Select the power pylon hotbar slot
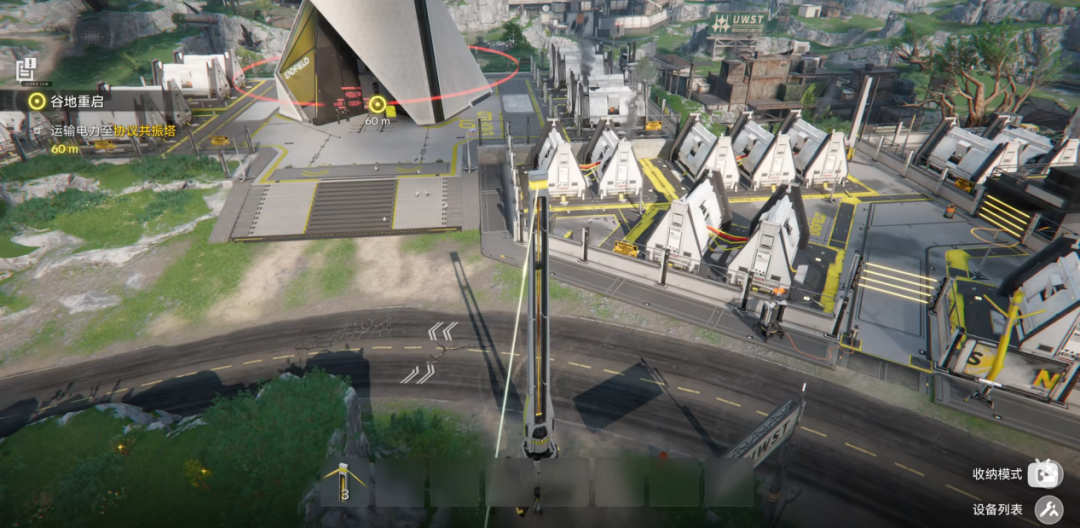 344,483
